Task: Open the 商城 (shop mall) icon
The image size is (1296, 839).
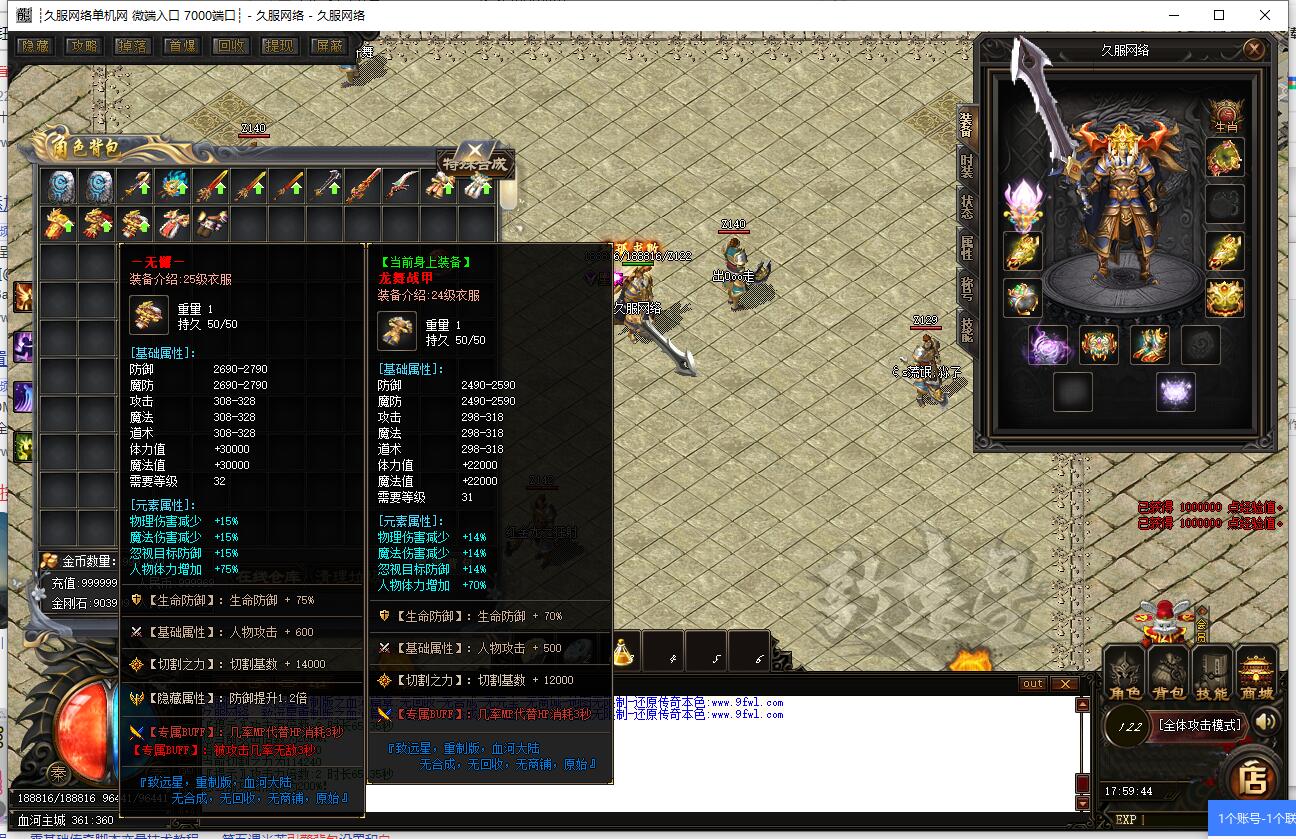Action: coord(1258,673)
